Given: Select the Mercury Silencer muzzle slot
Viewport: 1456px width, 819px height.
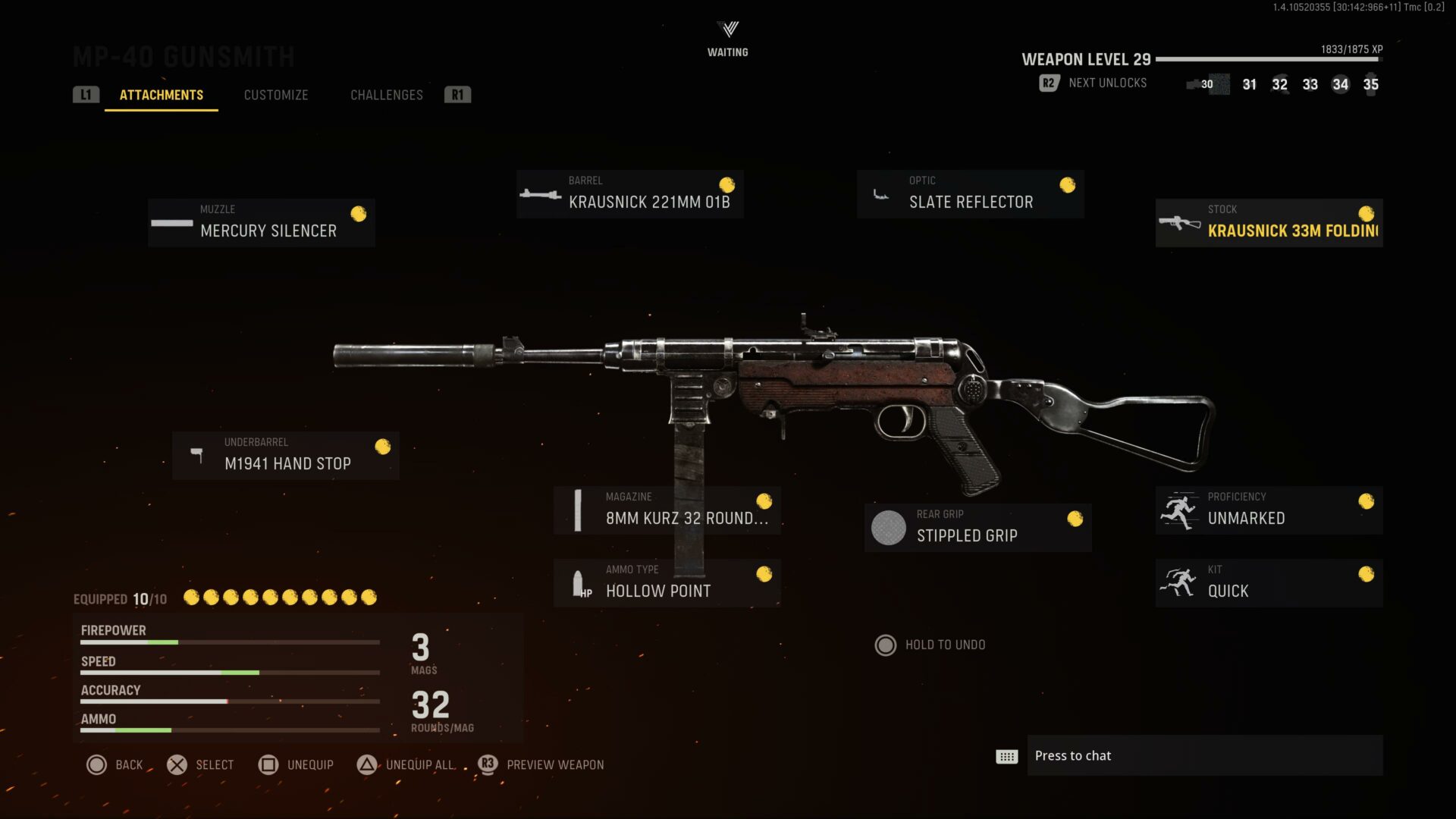Looking at the screenshot, I should click(262, 223).
